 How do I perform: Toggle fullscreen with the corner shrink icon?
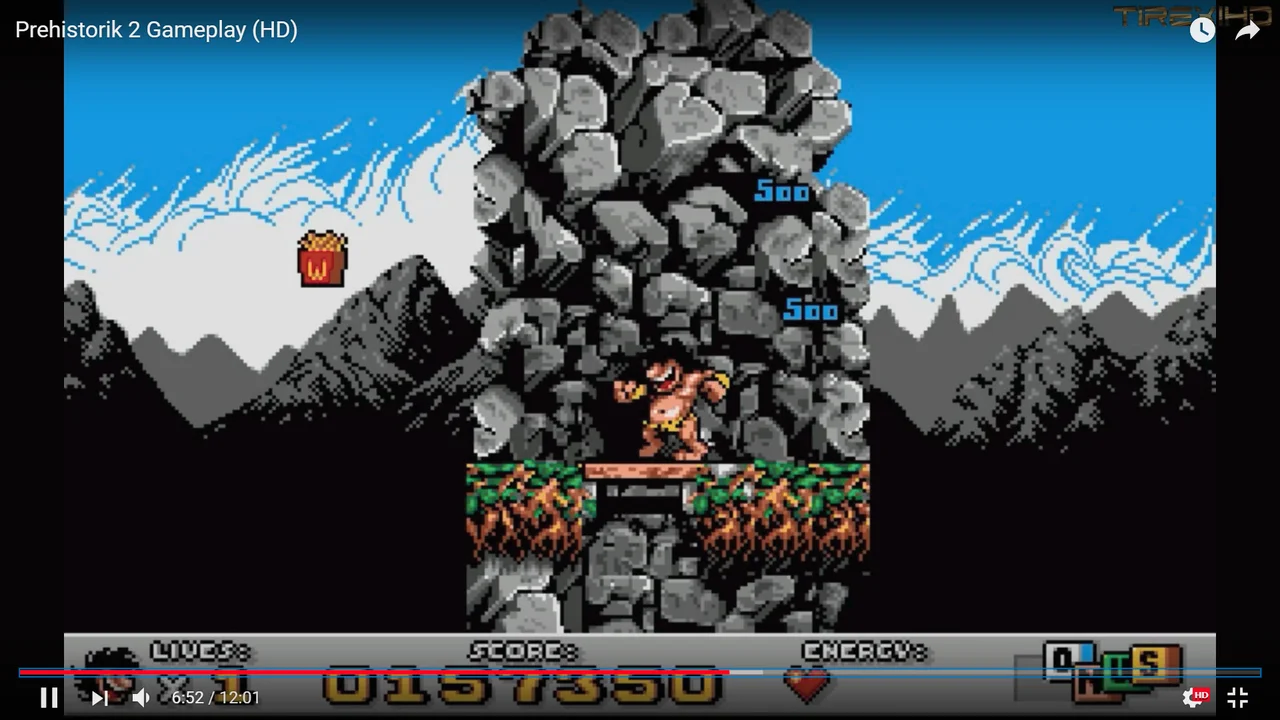1237,697
